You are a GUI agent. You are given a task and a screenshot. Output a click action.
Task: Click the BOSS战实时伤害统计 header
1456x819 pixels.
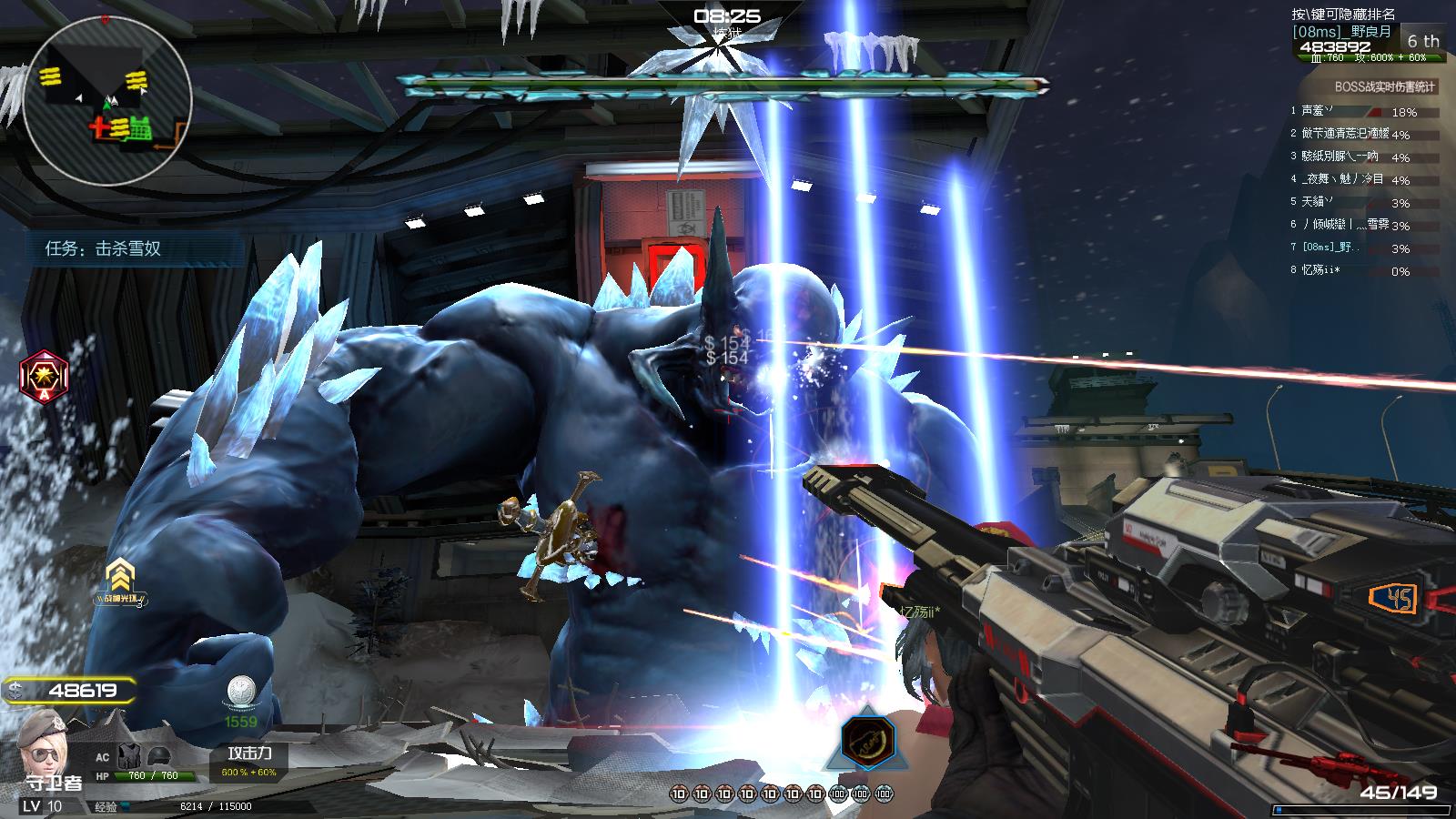pyautogui.click(x=1384, y=86)
